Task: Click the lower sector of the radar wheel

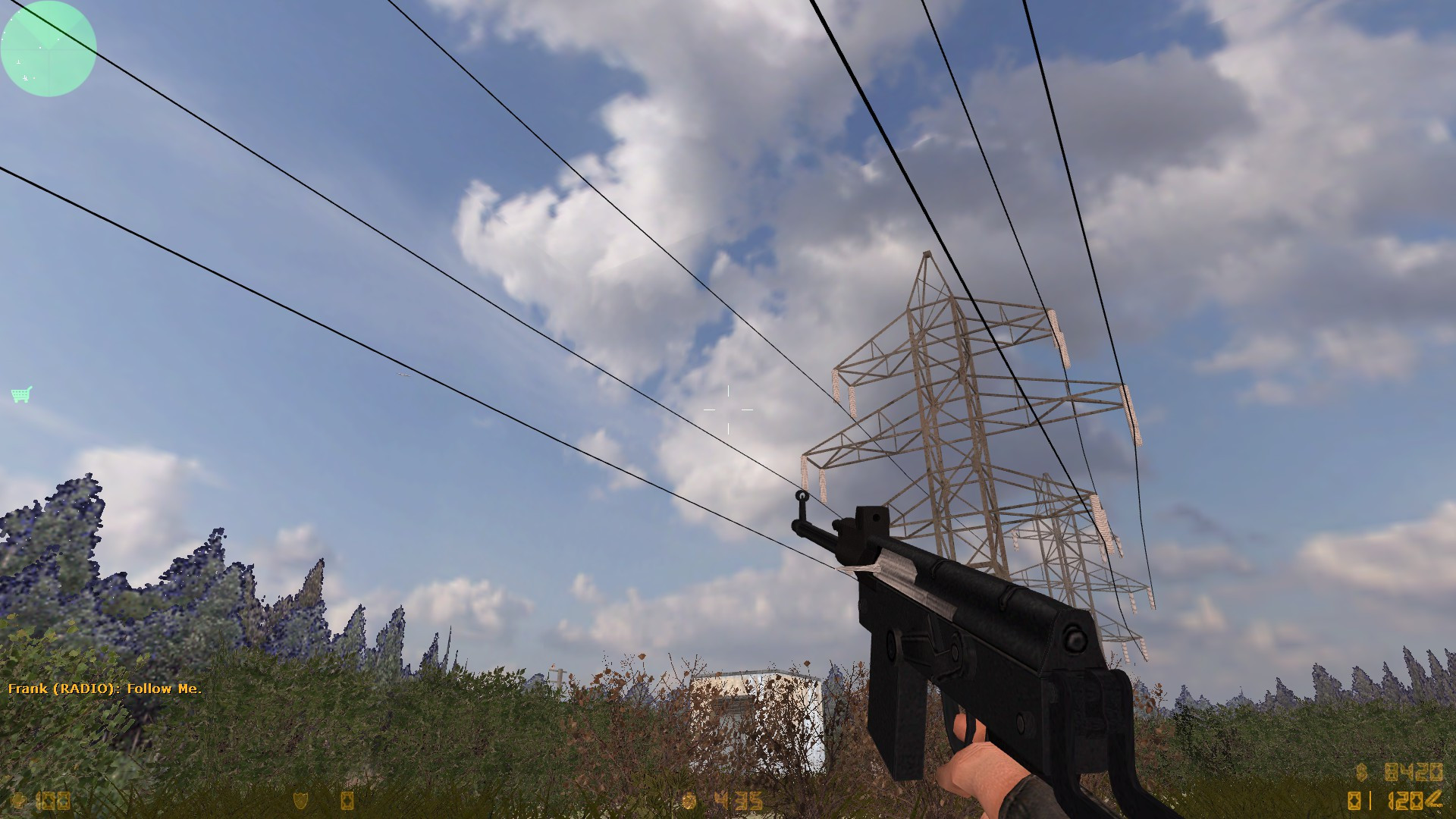Action: [48, 72]
